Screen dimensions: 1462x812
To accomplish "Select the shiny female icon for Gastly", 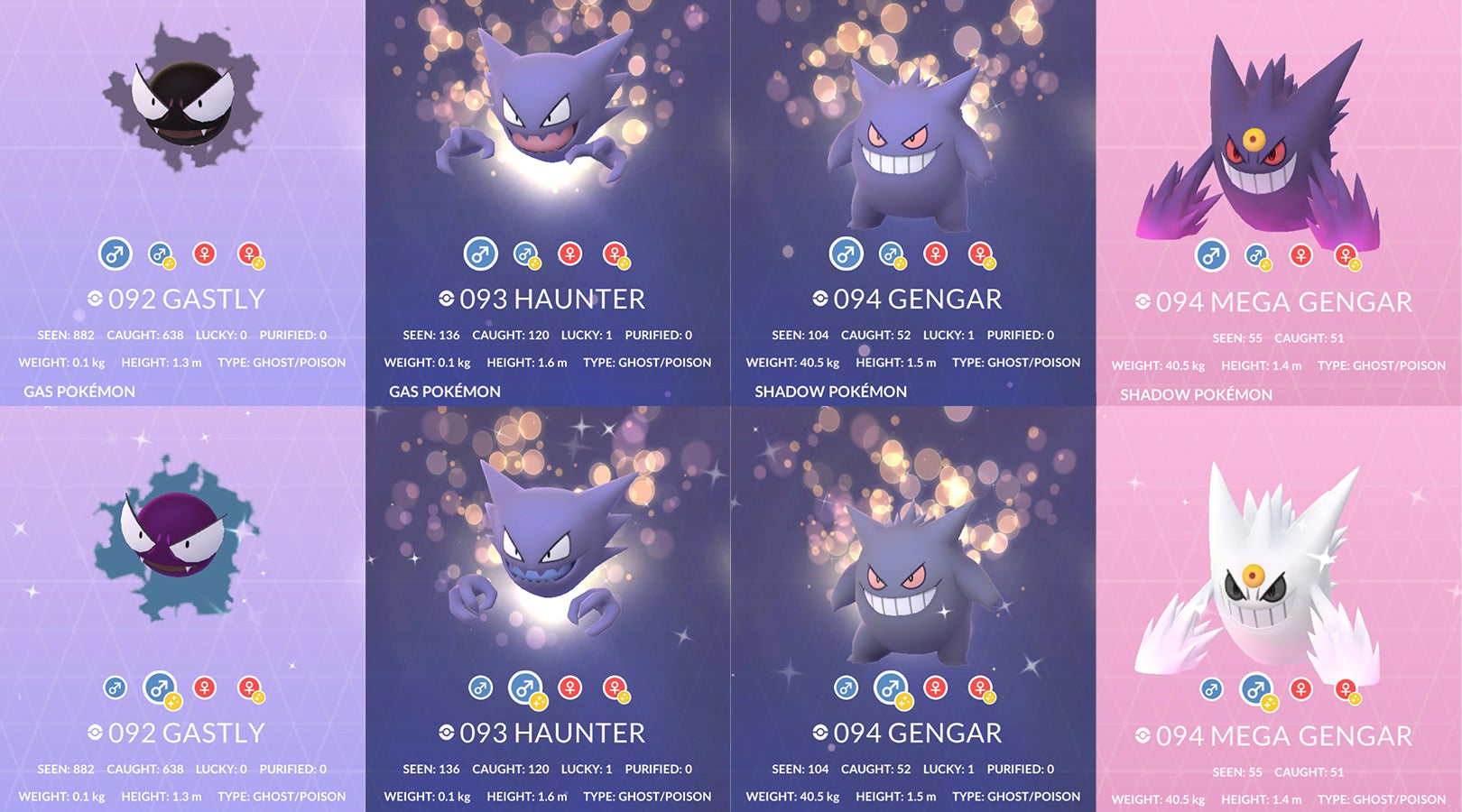I will pos(251,255).
